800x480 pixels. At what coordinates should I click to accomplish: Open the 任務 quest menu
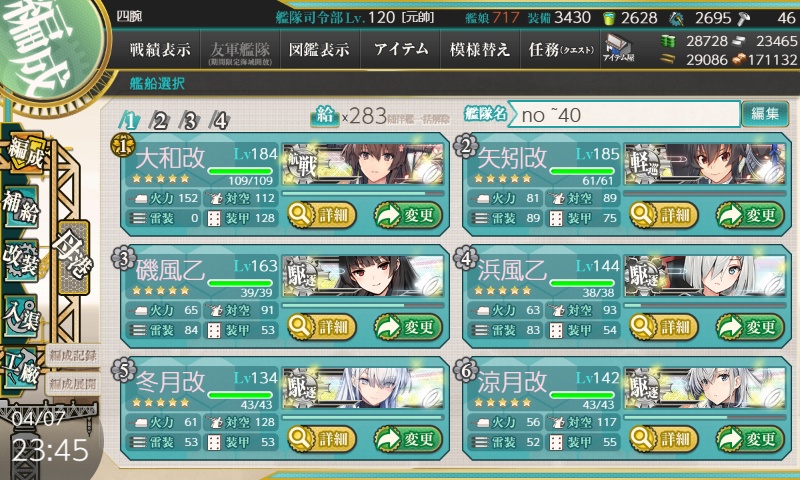560,49
